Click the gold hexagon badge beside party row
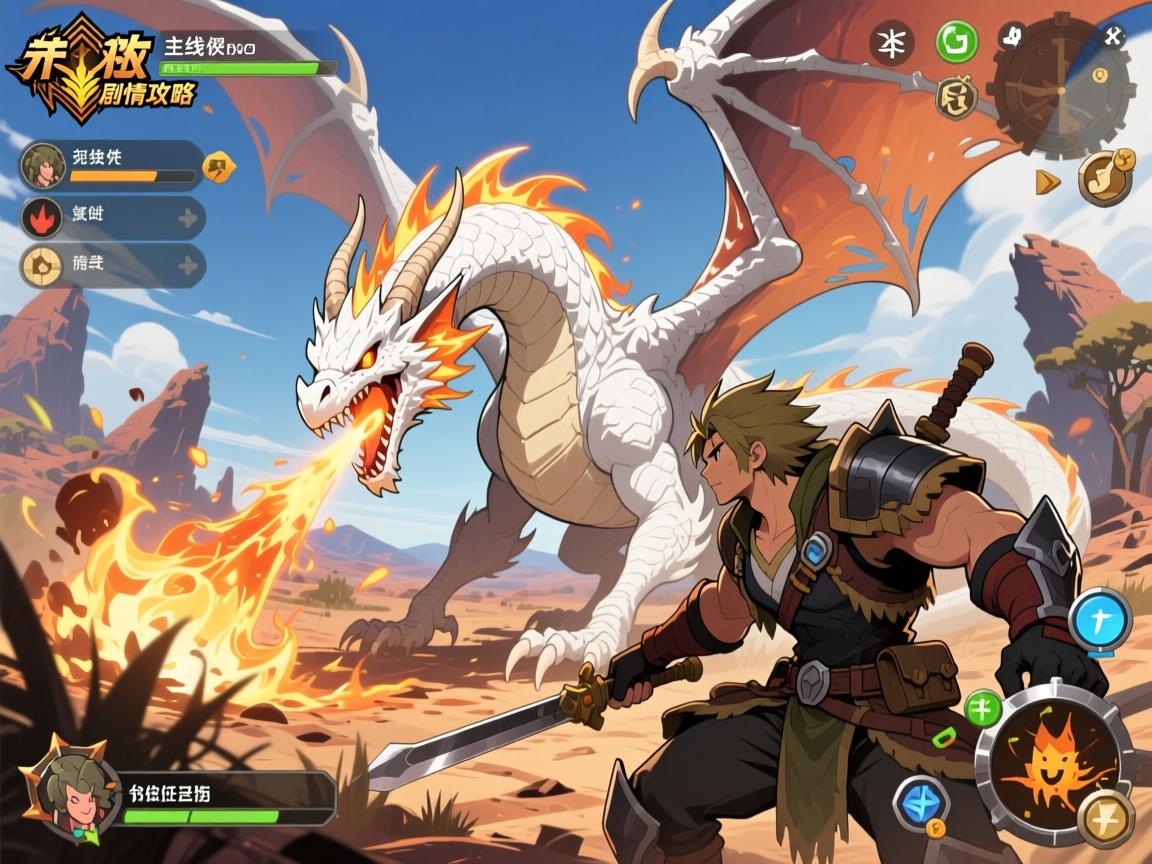 [x=219, y=166]
